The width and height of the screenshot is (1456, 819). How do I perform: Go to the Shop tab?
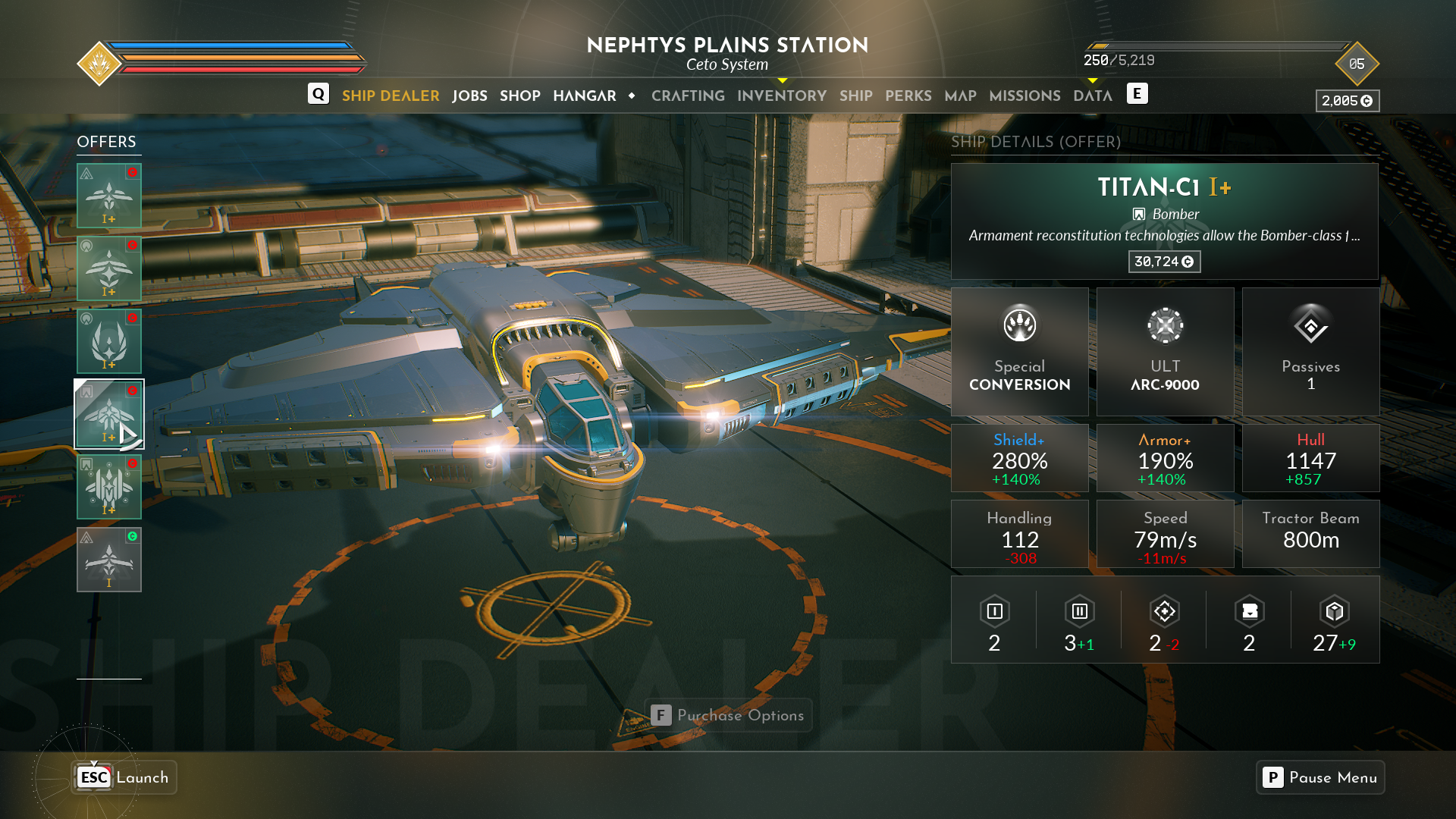(x=520, y=96)
